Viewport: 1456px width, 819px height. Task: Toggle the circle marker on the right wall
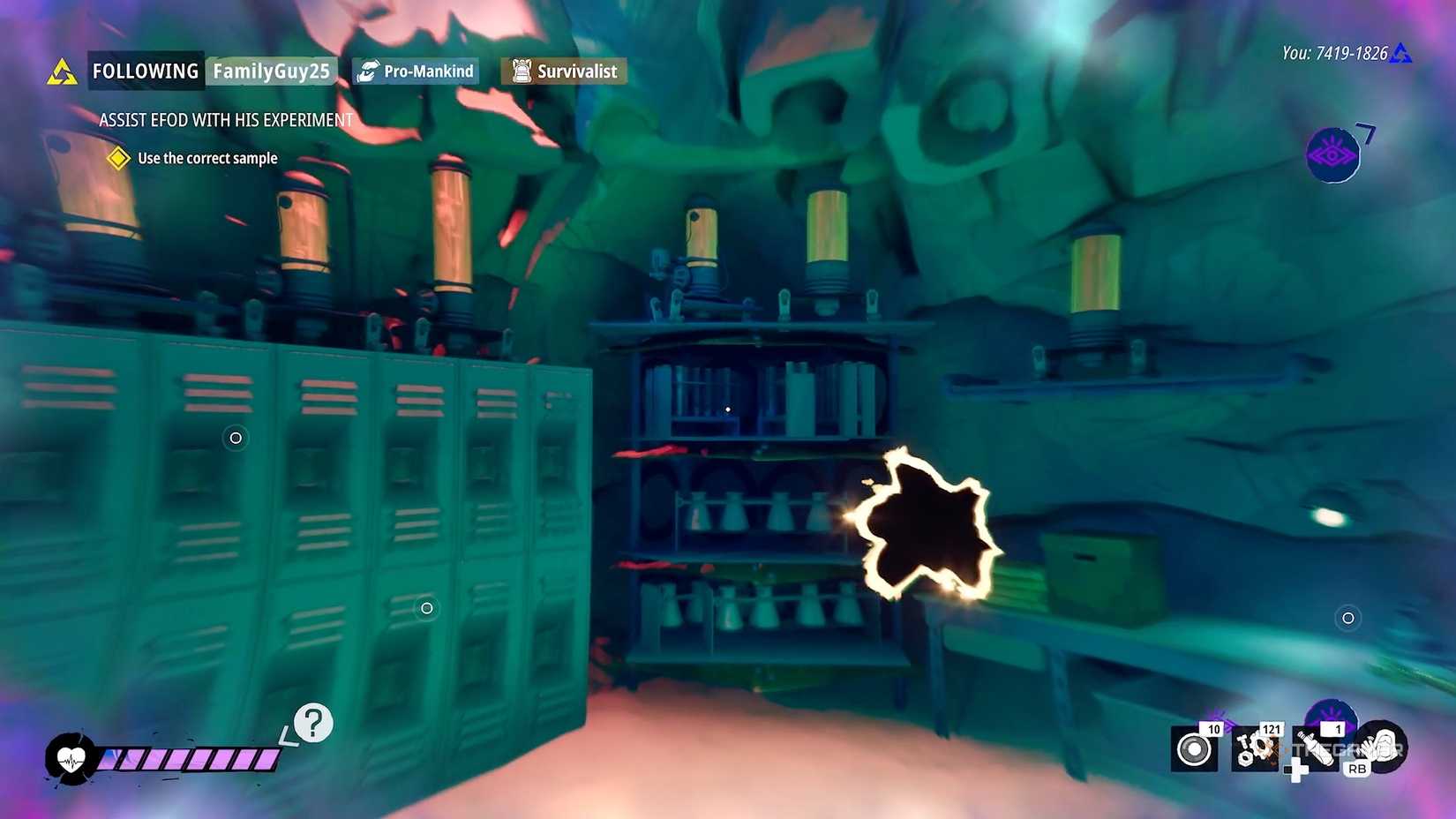click(x=1347, y=619)
